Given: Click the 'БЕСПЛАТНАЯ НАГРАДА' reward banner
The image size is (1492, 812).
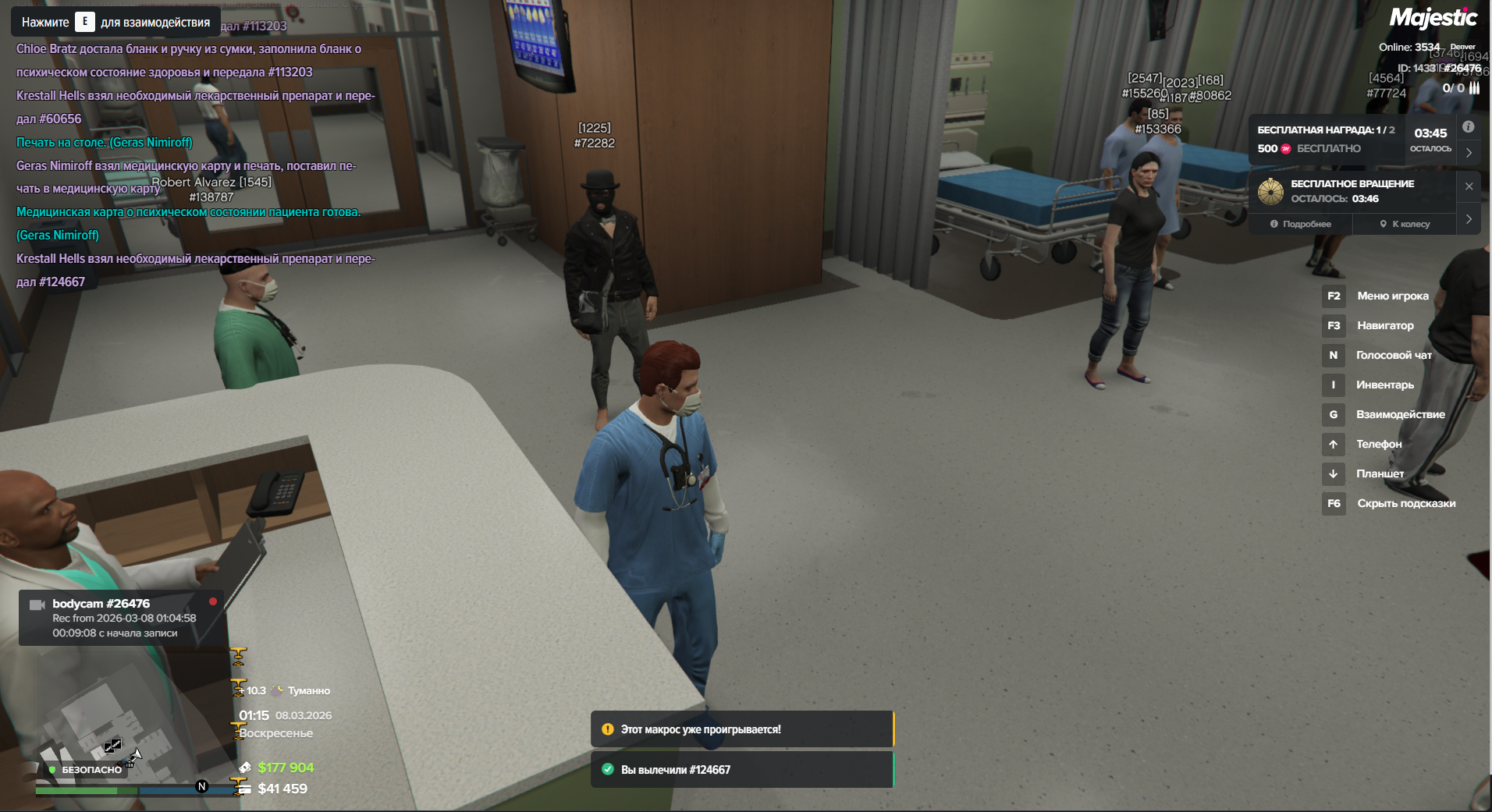Looking at the screenshot, I should click(1327, 140).
